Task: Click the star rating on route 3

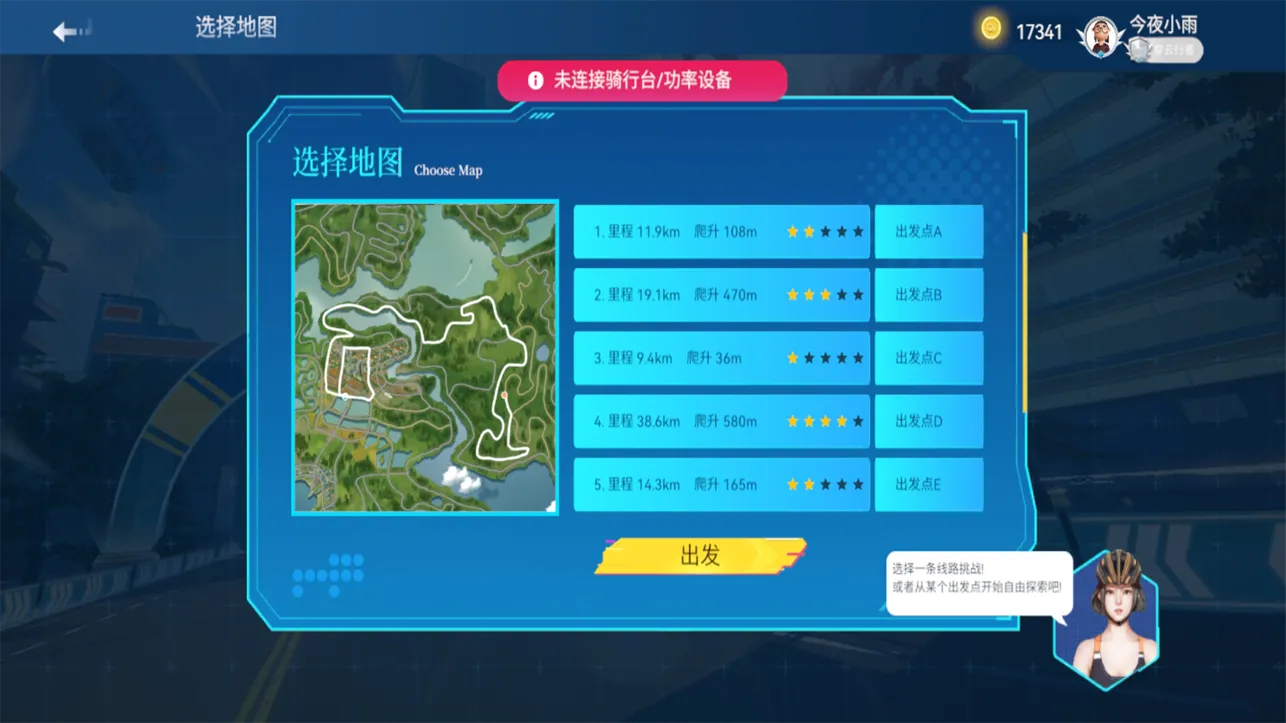Action: [x=824, y=358]
